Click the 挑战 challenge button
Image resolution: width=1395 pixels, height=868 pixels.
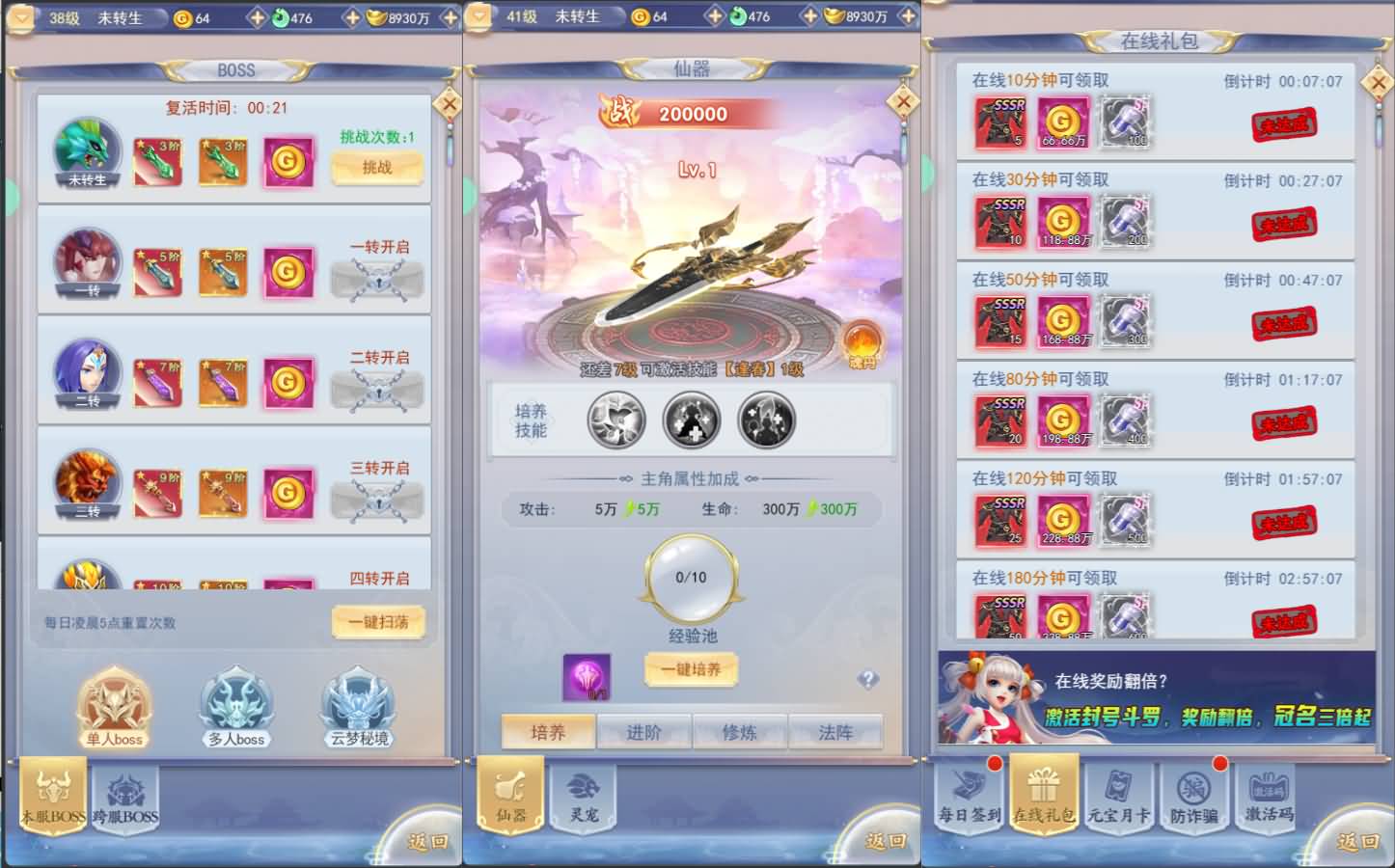pos(377,168)
